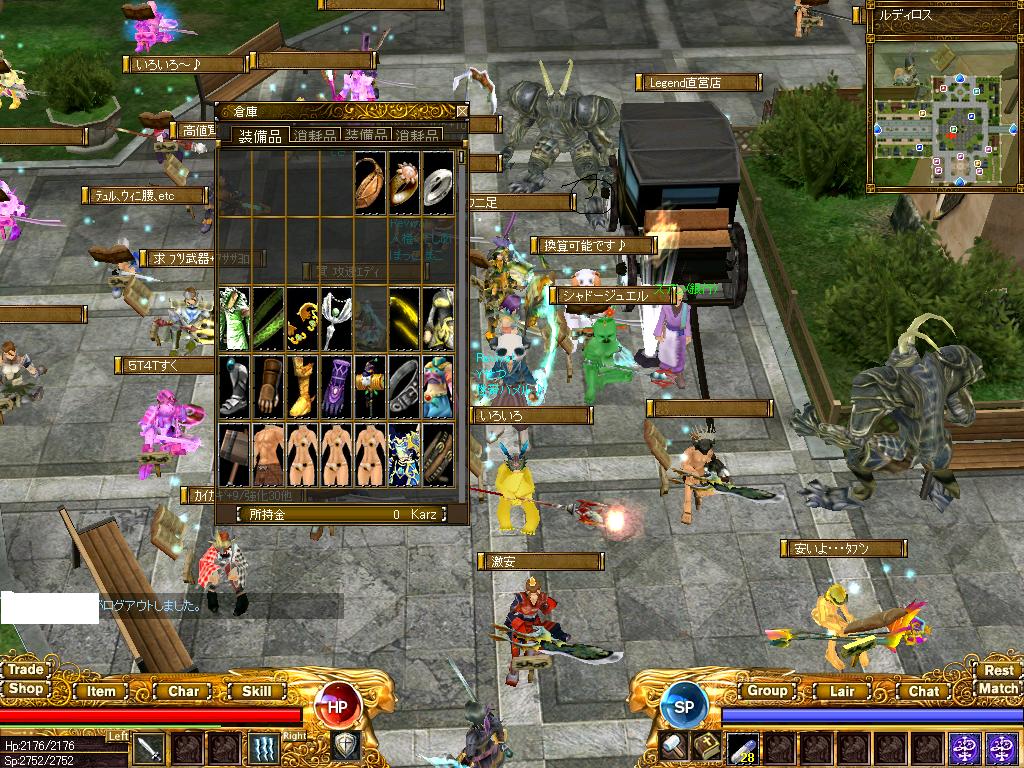Open the Item inventory
Screen dimensions: 1024x768
click(x=101, y=691)
